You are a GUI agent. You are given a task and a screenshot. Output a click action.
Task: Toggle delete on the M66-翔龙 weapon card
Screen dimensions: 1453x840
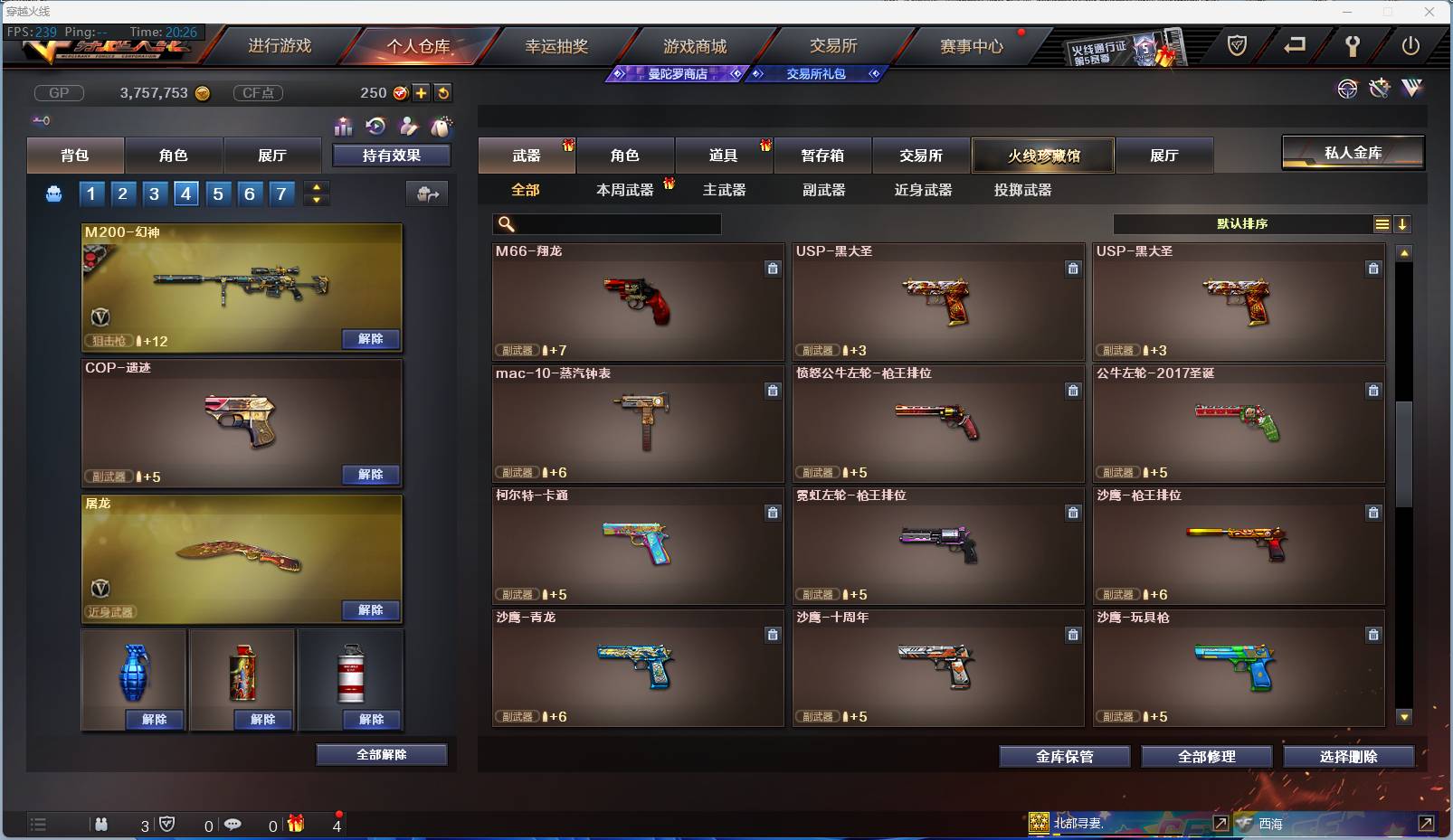[x=774, y=269]
